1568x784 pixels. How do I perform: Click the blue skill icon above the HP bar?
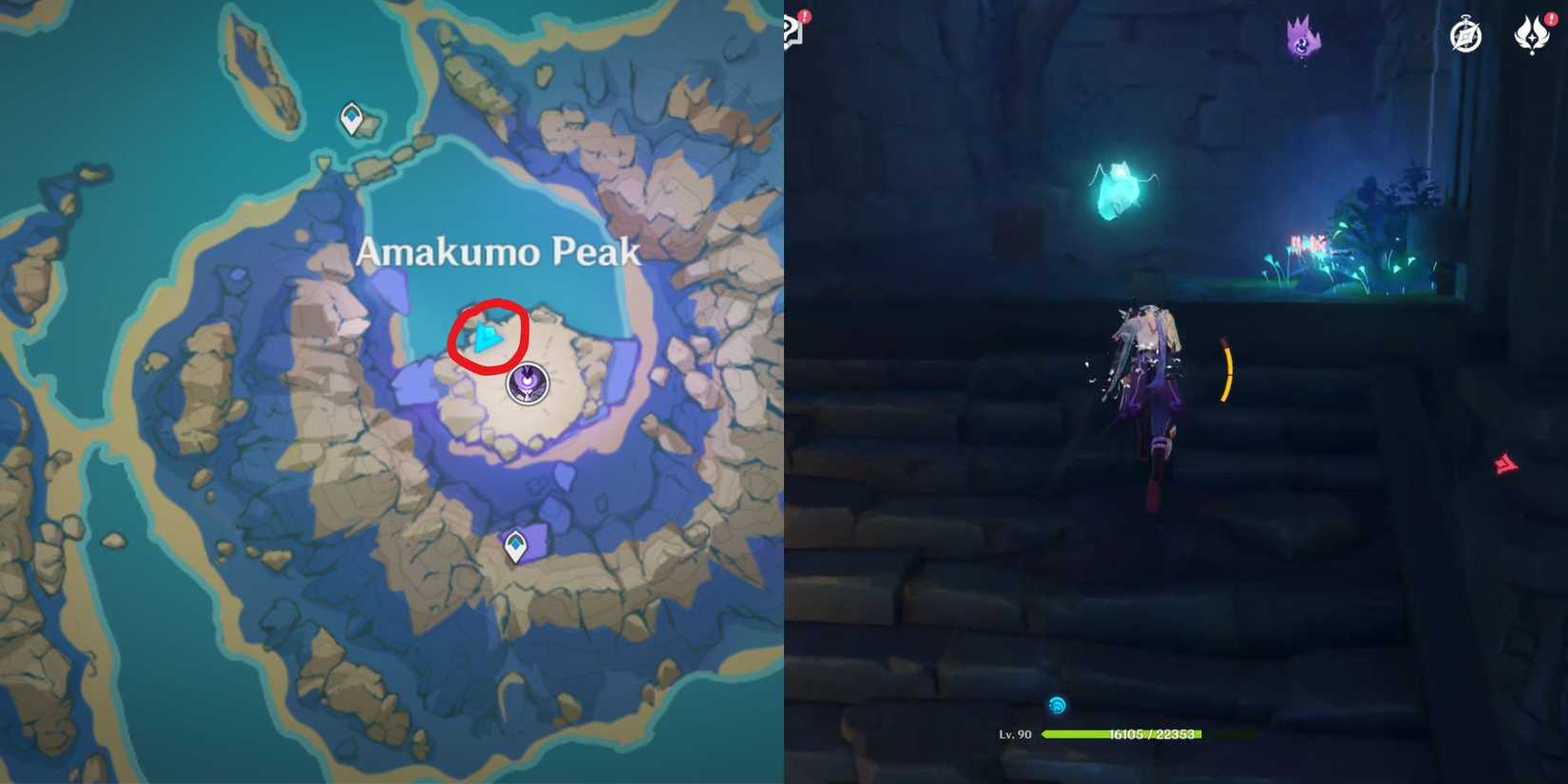pyautogui.click(x=1058, y=705)
